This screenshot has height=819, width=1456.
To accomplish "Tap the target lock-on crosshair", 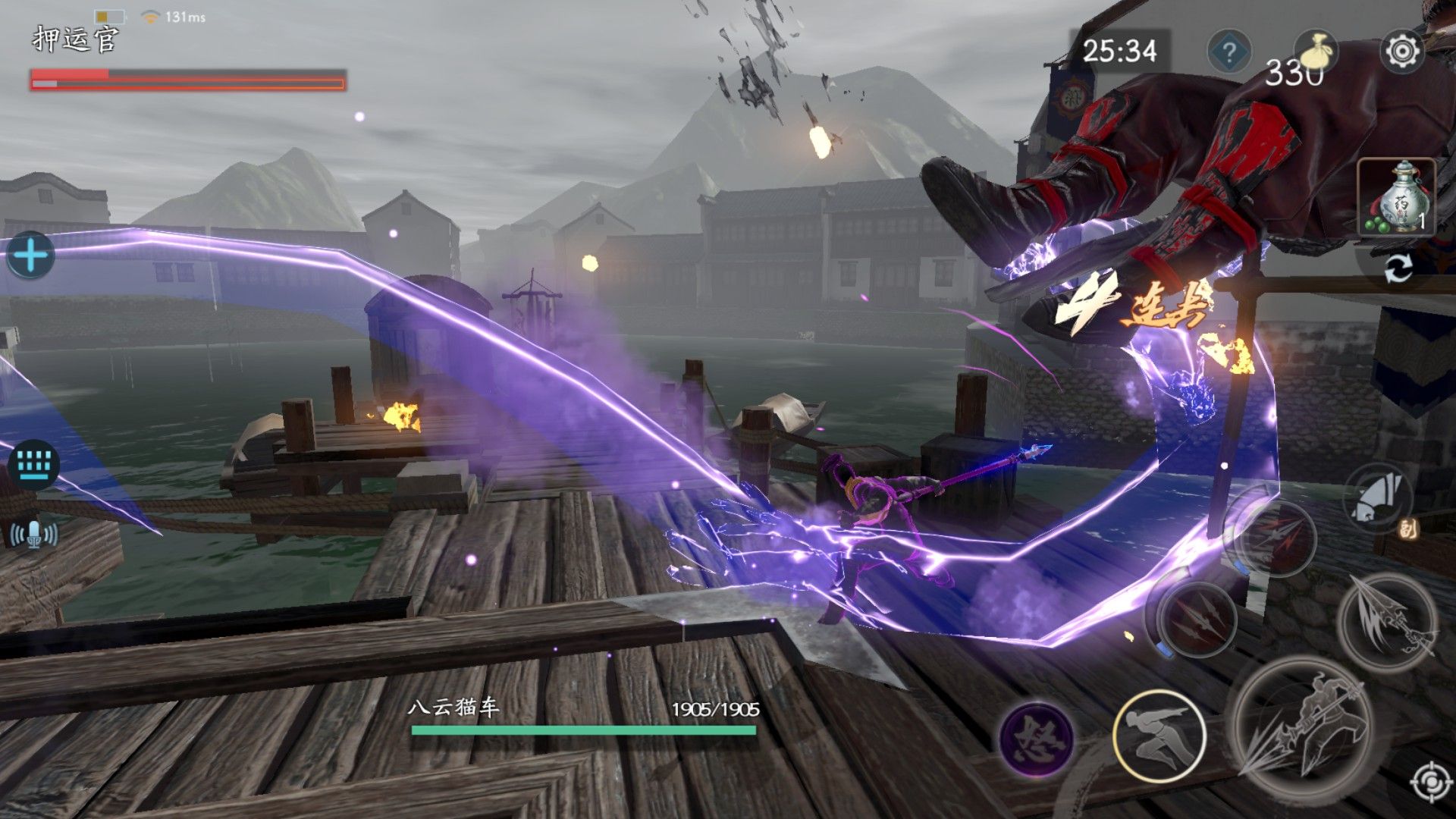I will point(1431,783).
